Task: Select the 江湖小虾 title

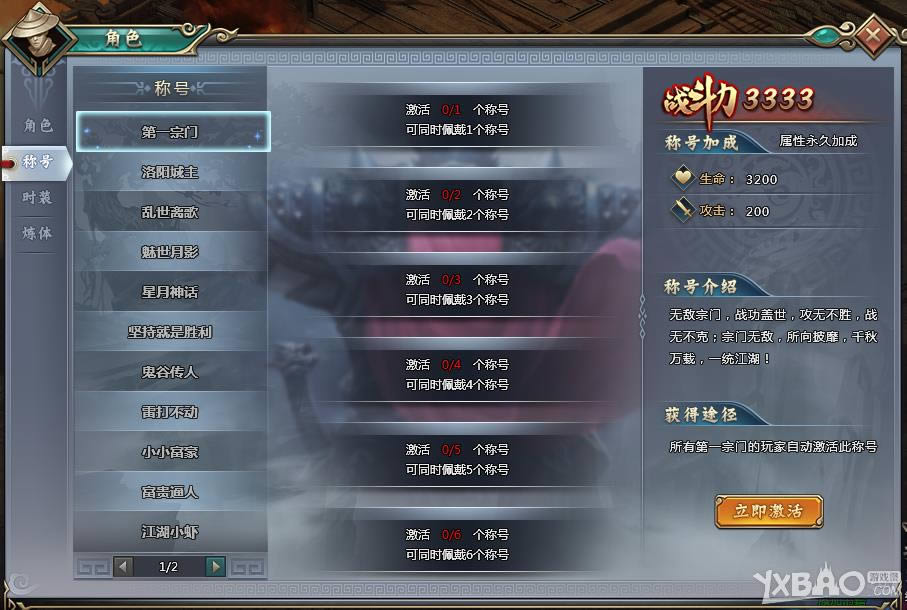Action: point(170,532)
